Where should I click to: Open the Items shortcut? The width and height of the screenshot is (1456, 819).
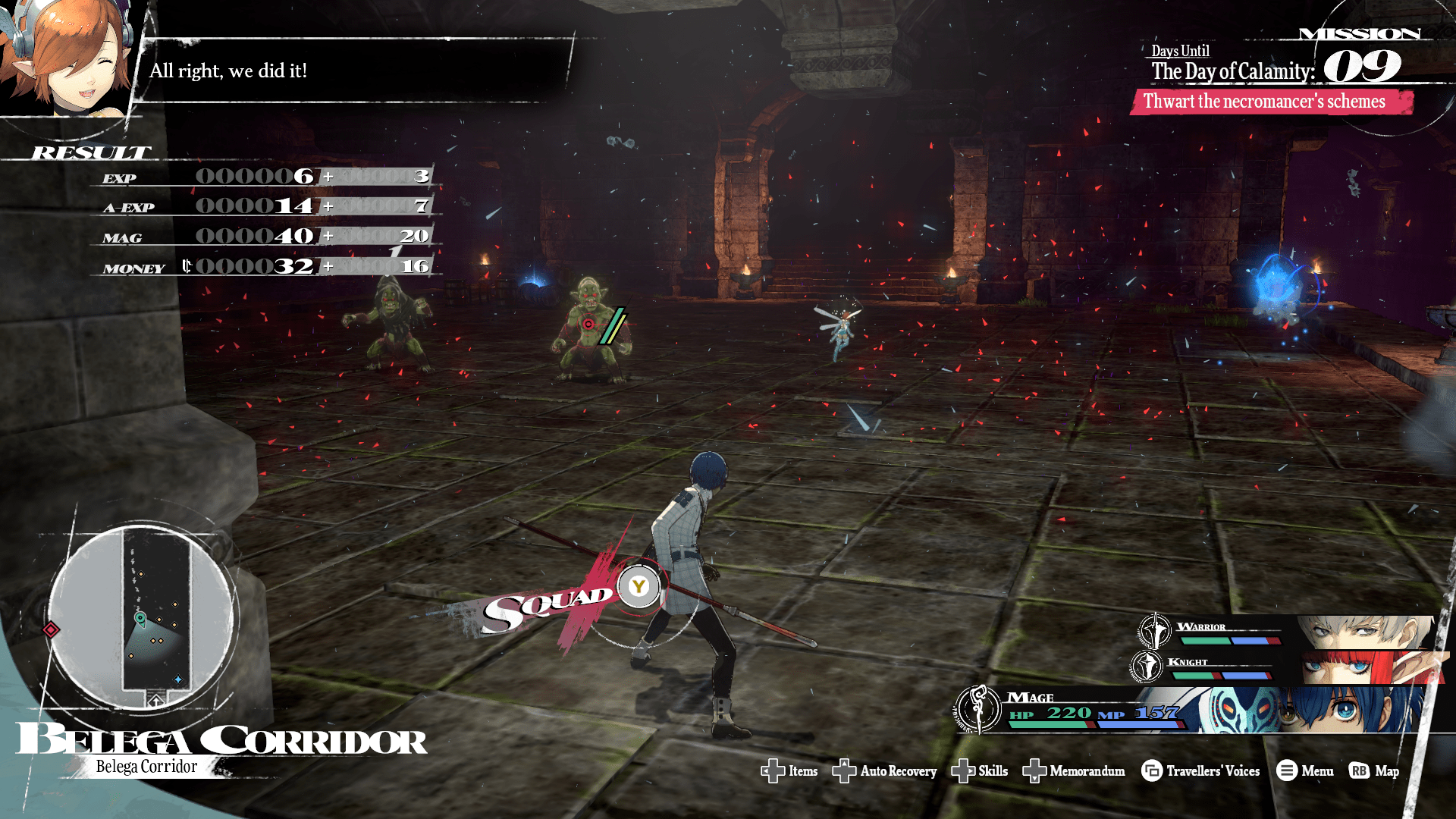789,771
